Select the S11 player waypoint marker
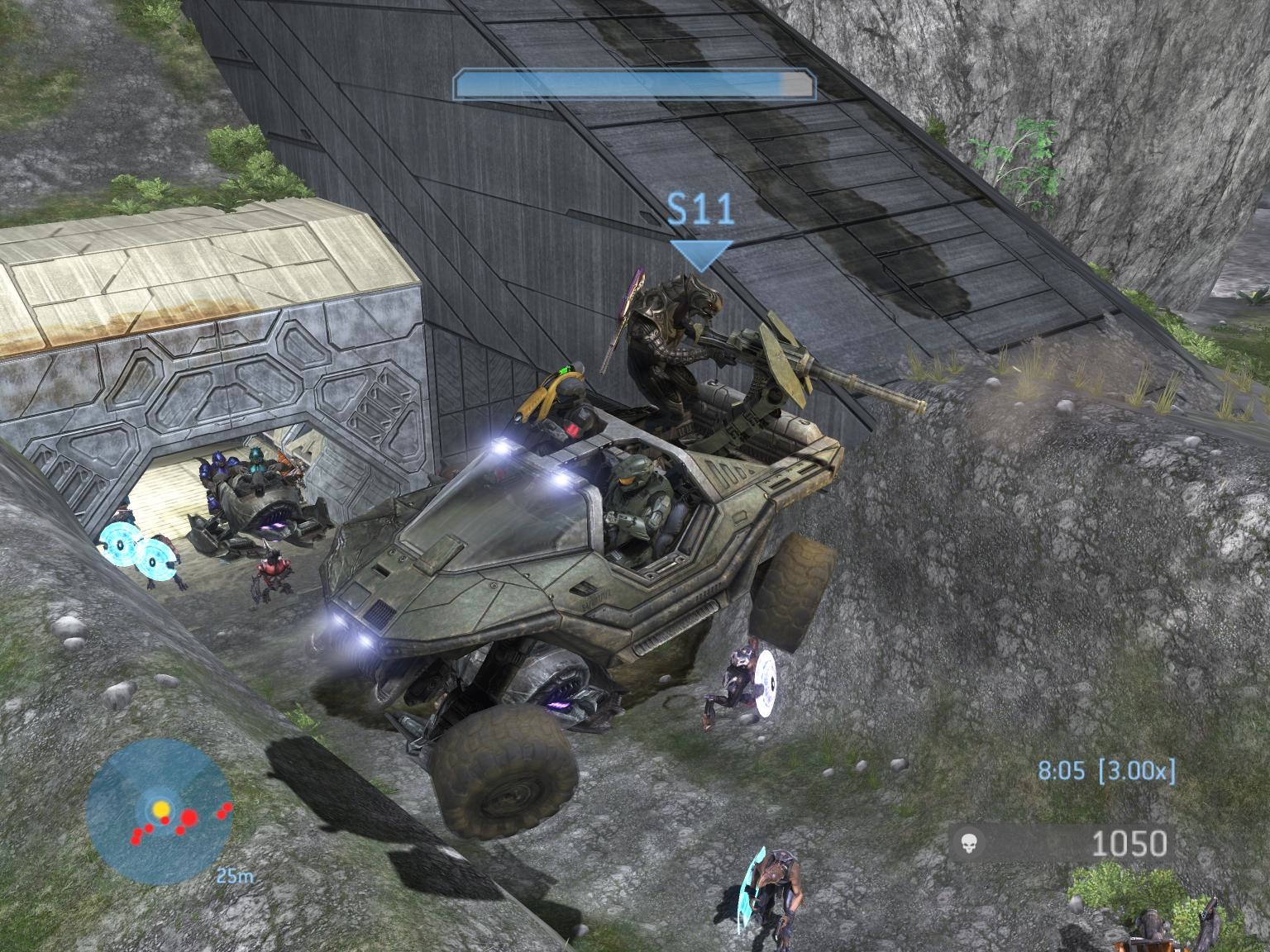 700,232
